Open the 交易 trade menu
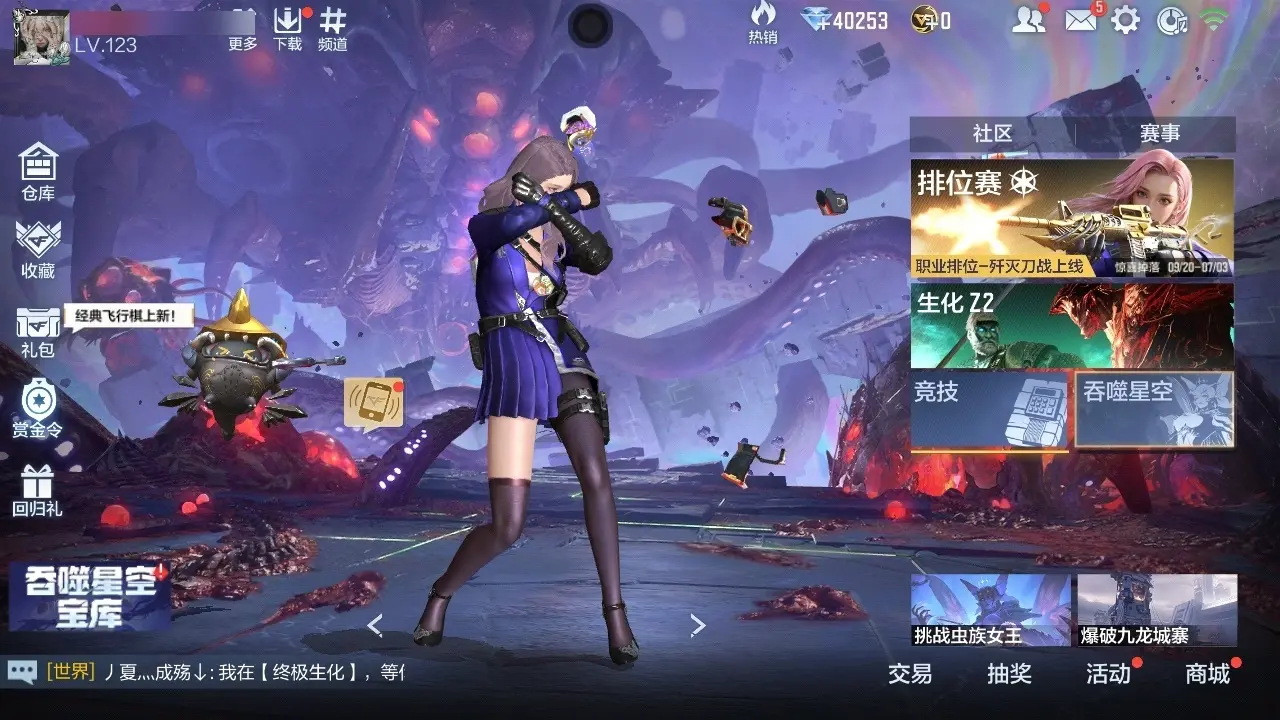The width and height of the screenshot is (1280, 720). point(910,674)
